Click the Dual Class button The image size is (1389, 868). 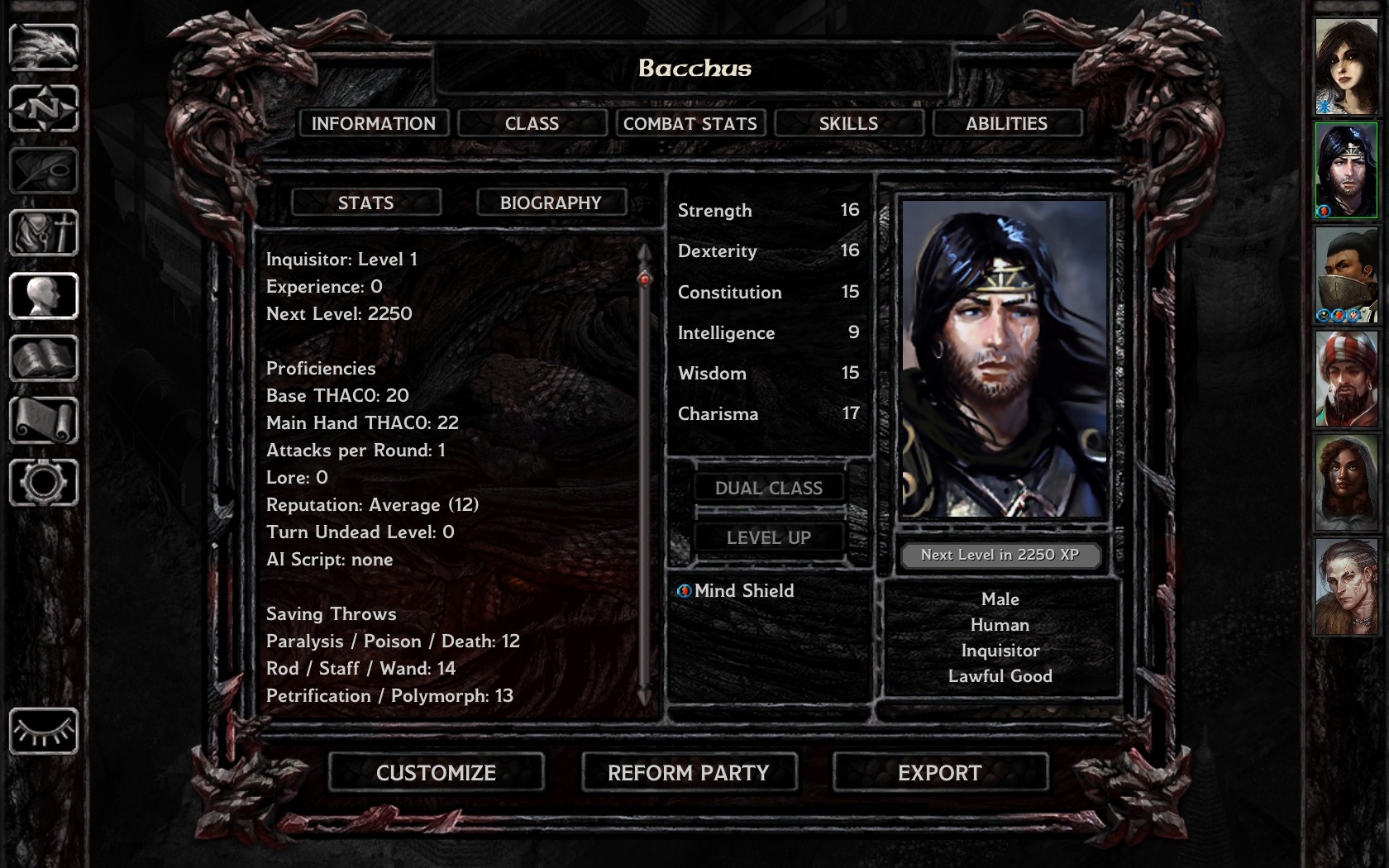pyautogui.click(x=768, y=488)
